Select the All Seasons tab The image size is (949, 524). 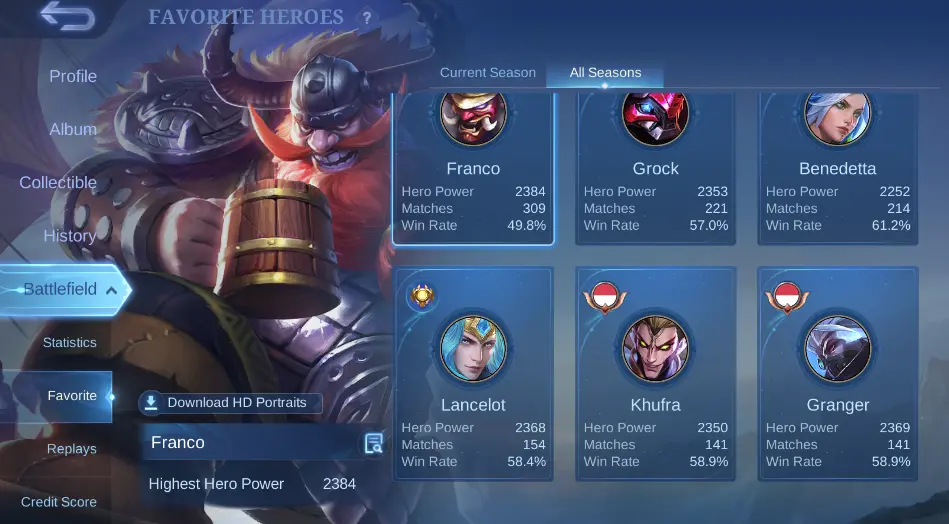605,73
